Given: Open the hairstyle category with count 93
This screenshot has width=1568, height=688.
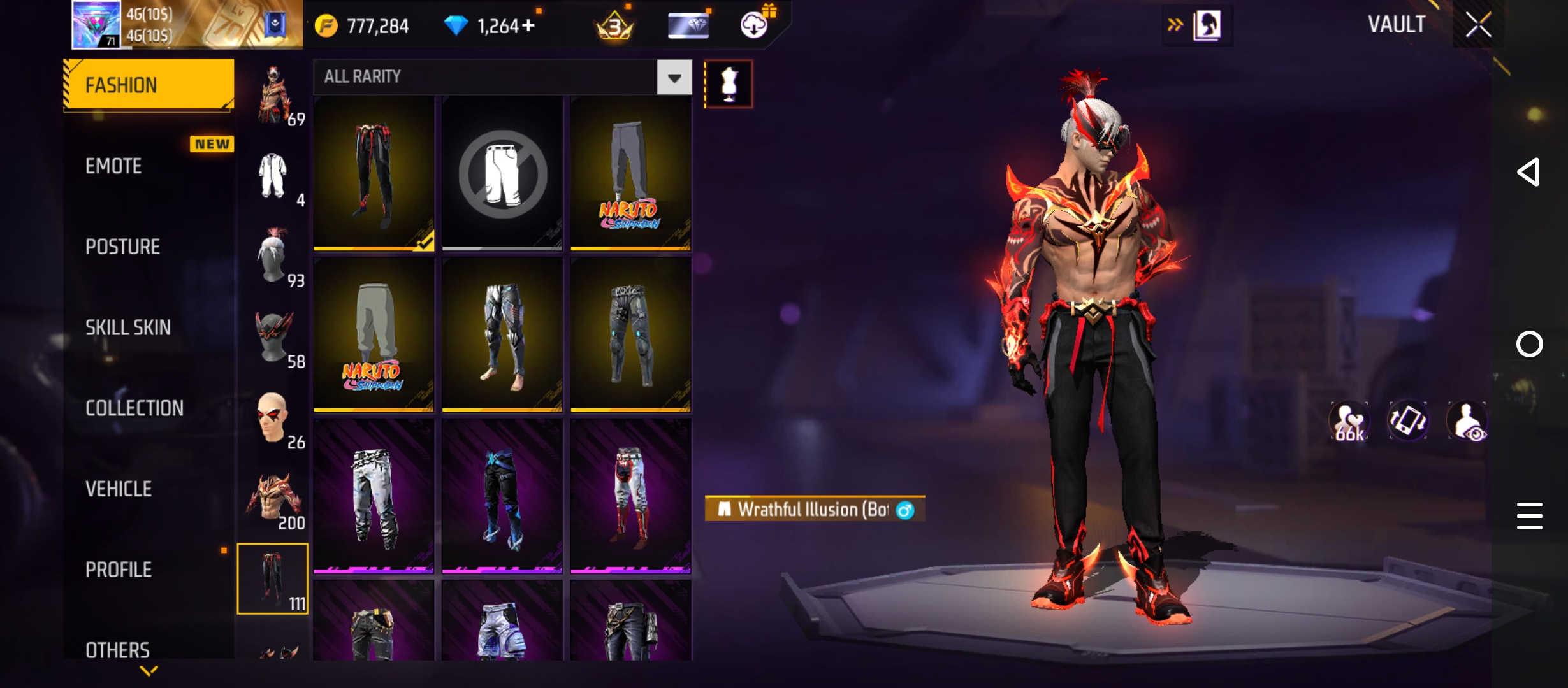Looking at the screenshot, I should (x=274, y=257).
